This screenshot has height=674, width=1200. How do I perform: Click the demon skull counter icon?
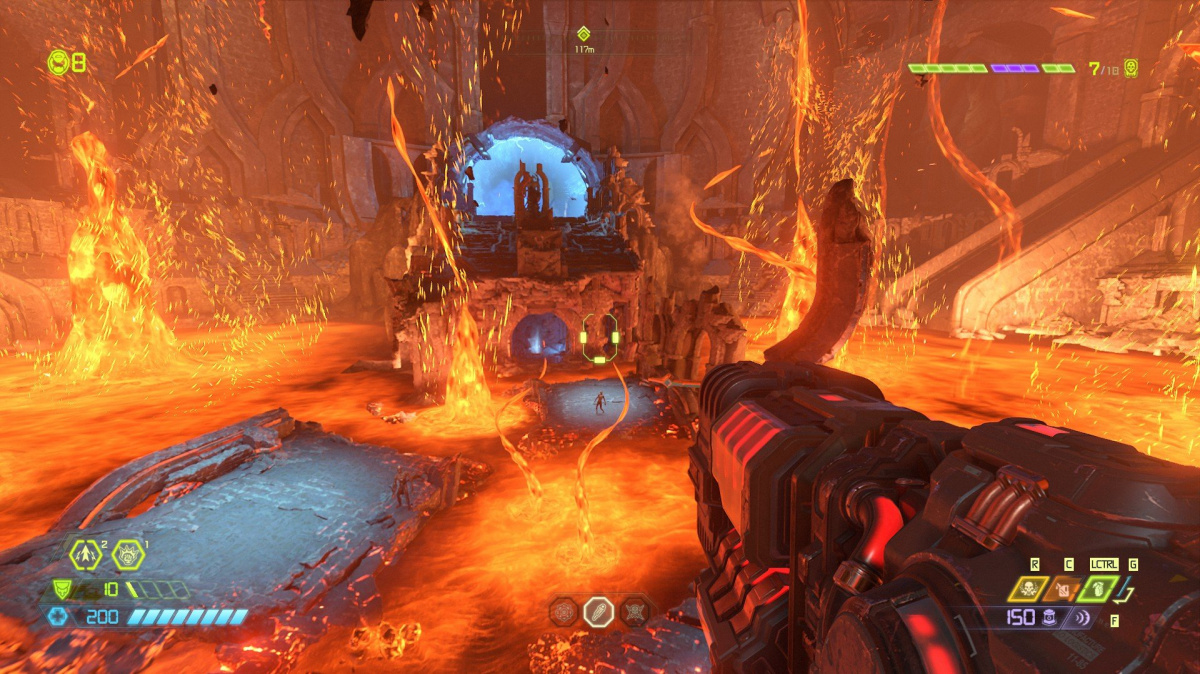tap(1130, 68)
